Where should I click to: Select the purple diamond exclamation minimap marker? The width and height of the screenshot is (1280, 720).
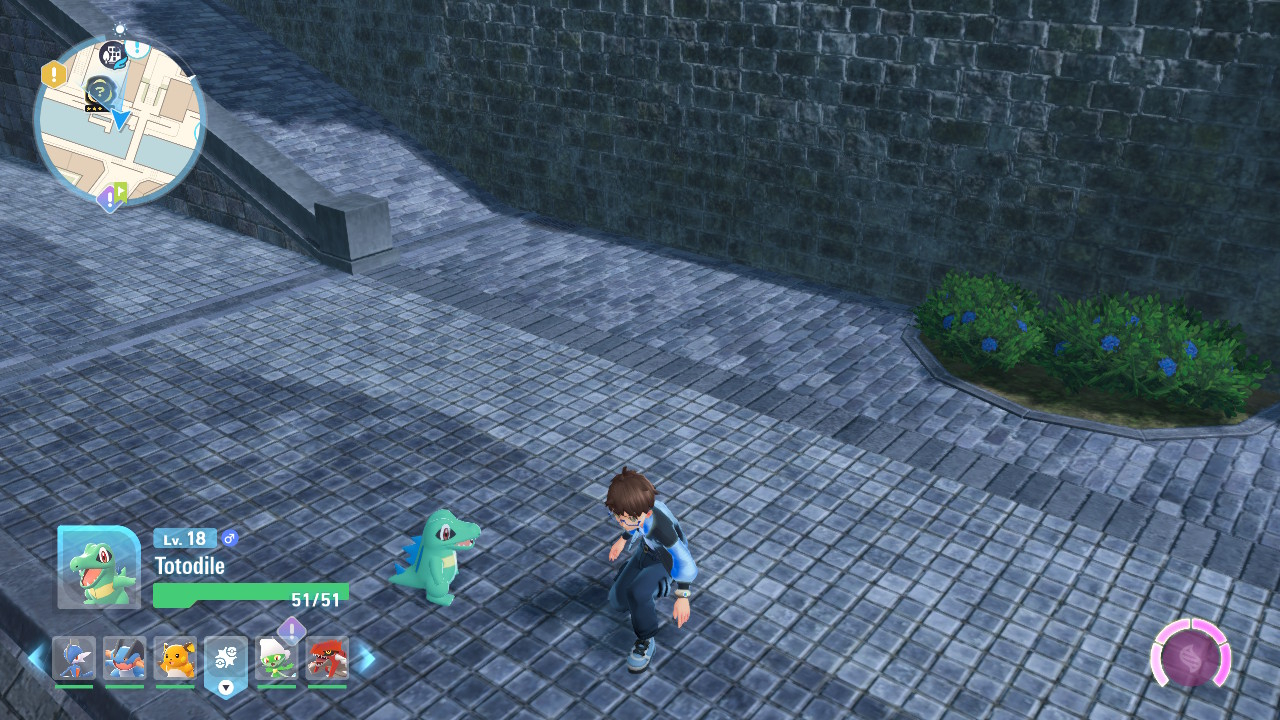(107, 199)
